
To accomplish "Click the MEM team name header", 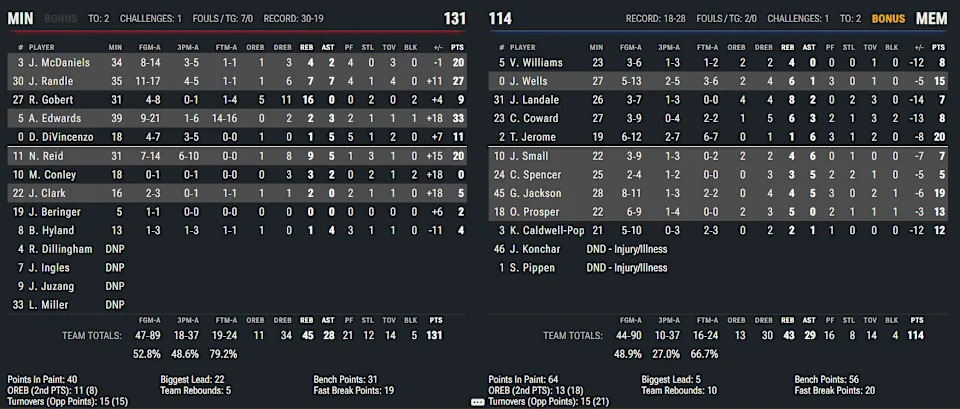I will click(930, 18).
